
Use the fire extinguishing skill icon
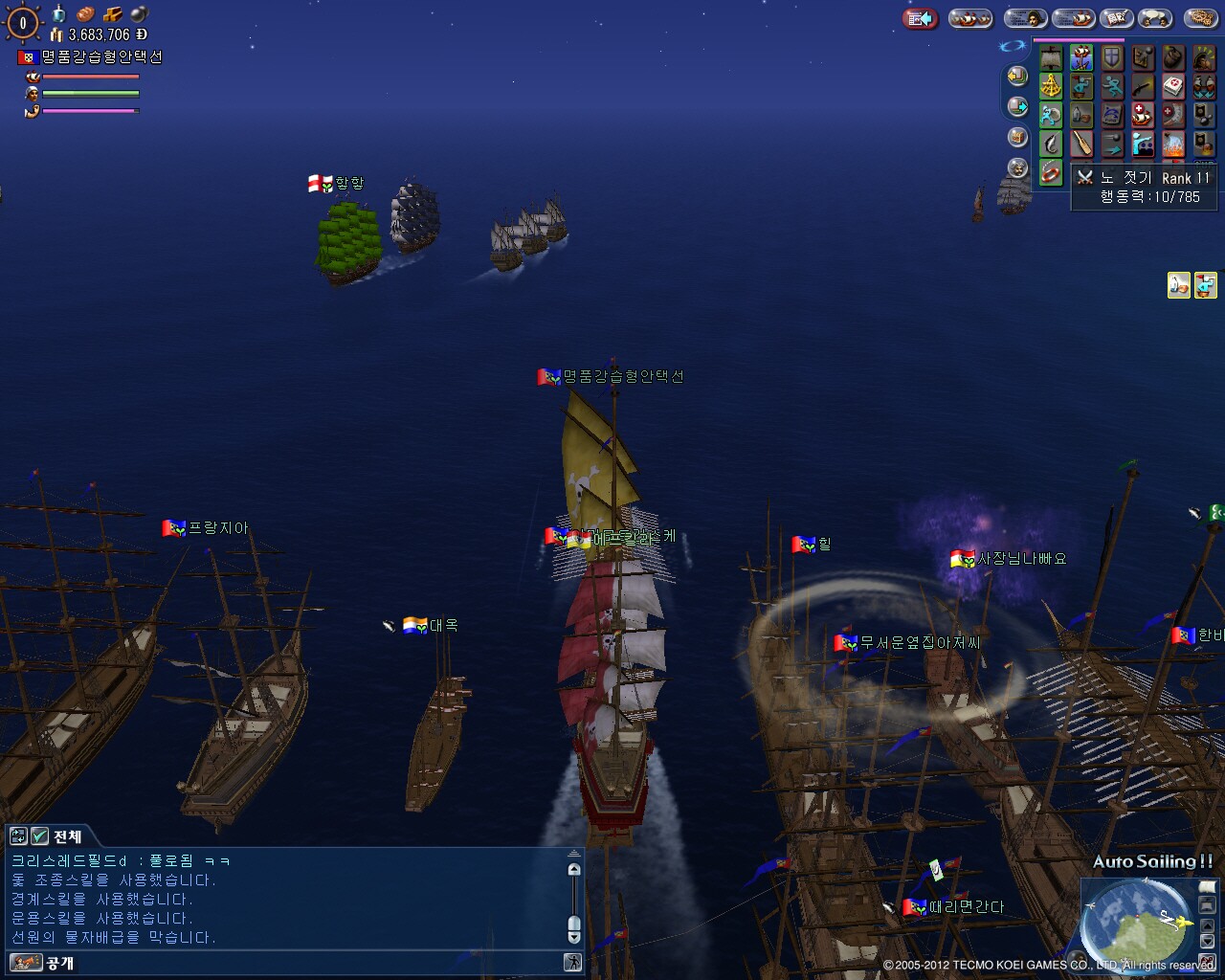1173,145
